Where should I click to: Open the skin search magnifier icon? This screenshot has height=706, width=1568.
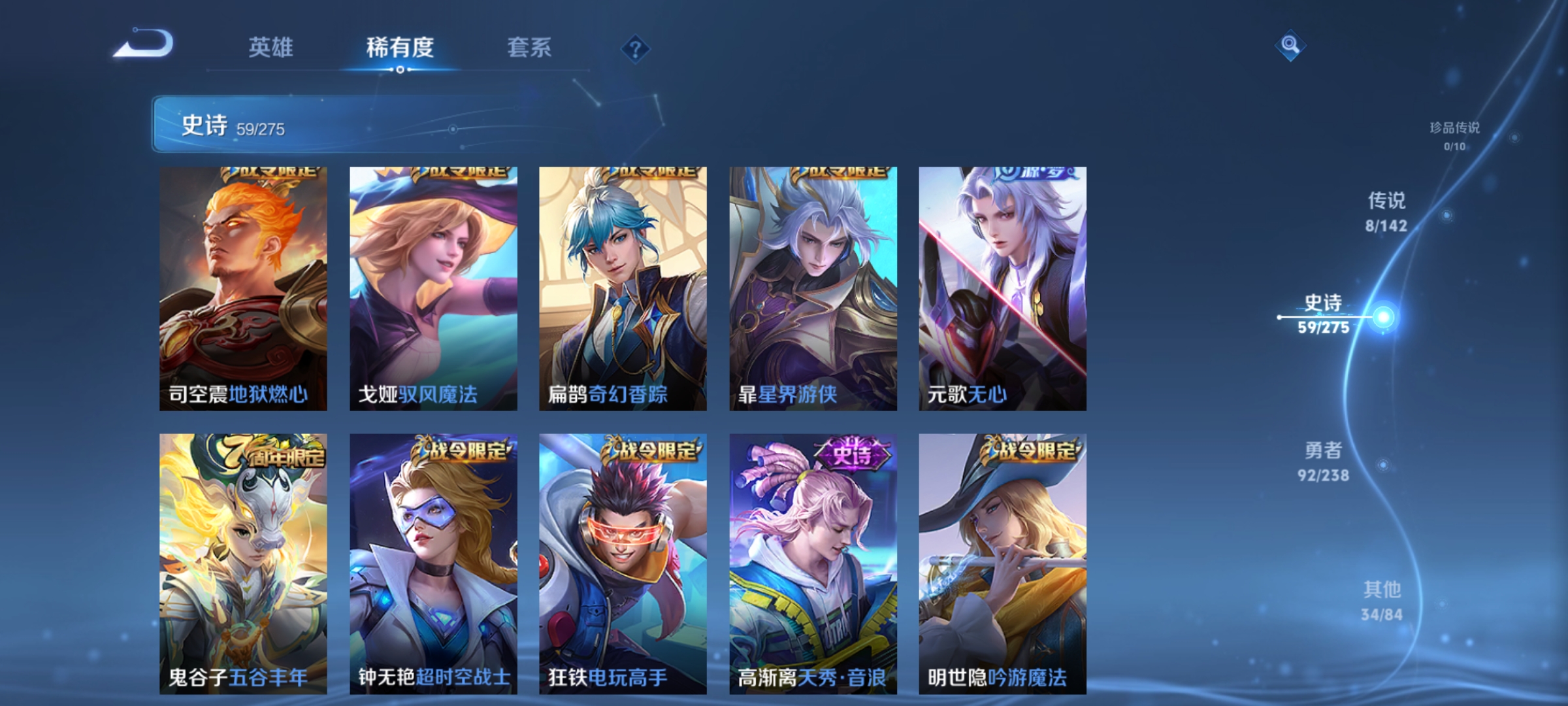[x=1289, y=46]
